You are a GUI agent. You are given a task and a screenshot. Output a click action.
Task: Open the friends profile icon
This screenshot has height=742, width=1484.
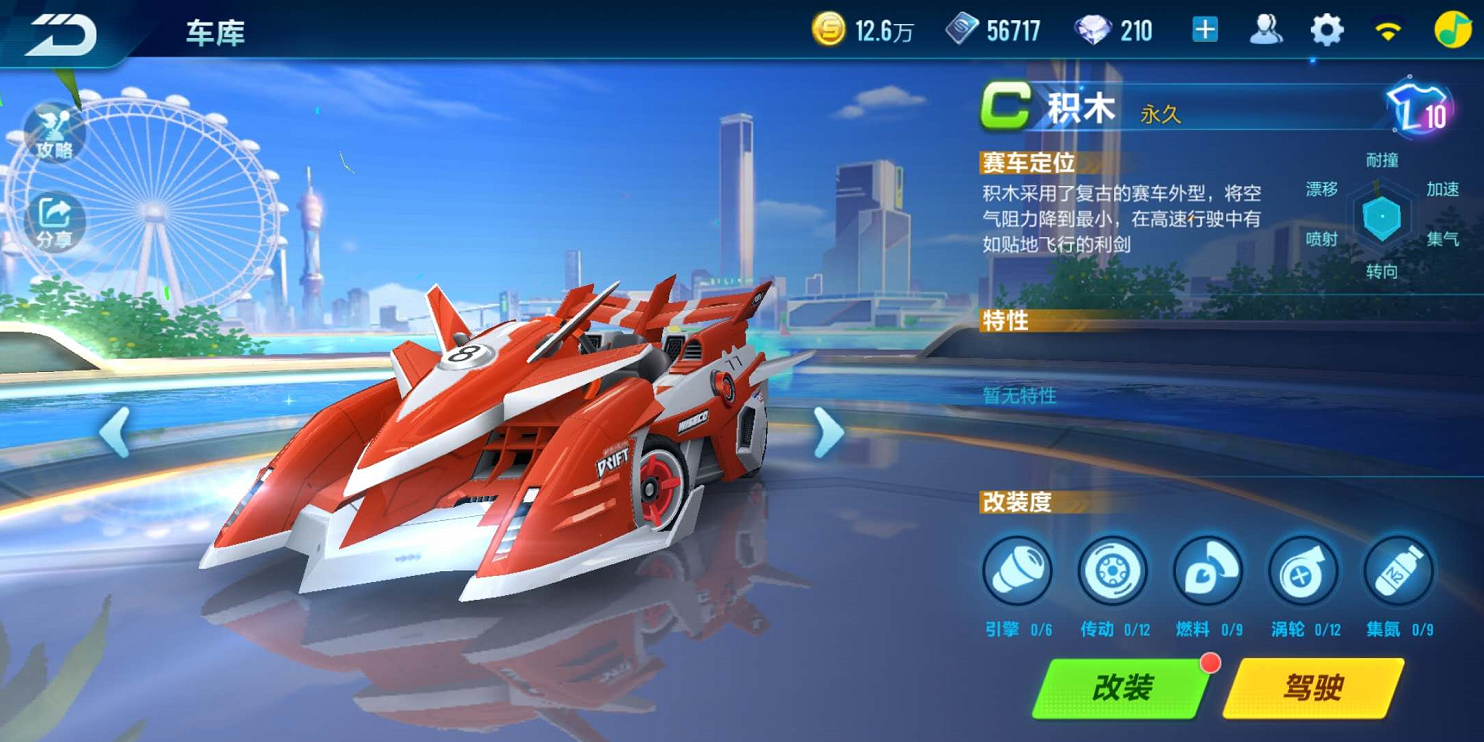(x=1266, y=30)
